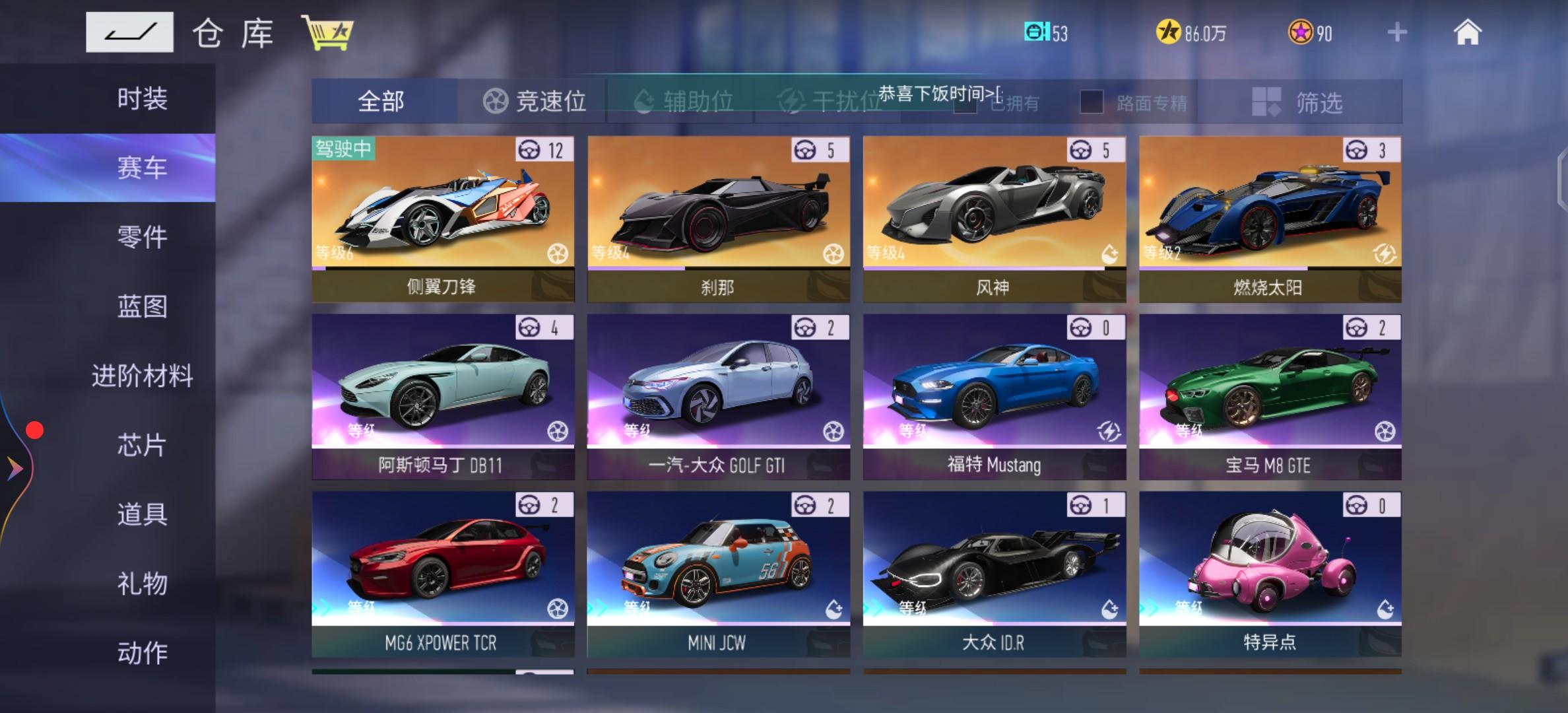1568x713 pixels.
Task: Enable the 已拥有 checkbox
Action: coord(965,104)
